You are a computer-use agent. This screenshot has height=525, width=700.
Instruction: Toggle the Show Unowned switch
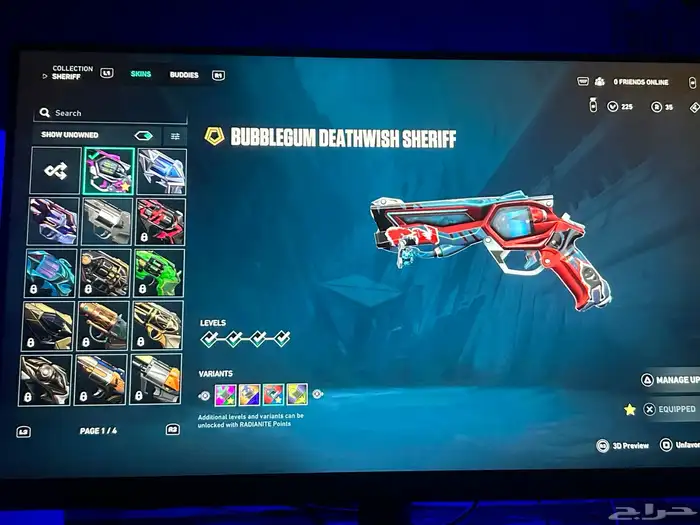[143, 135]
